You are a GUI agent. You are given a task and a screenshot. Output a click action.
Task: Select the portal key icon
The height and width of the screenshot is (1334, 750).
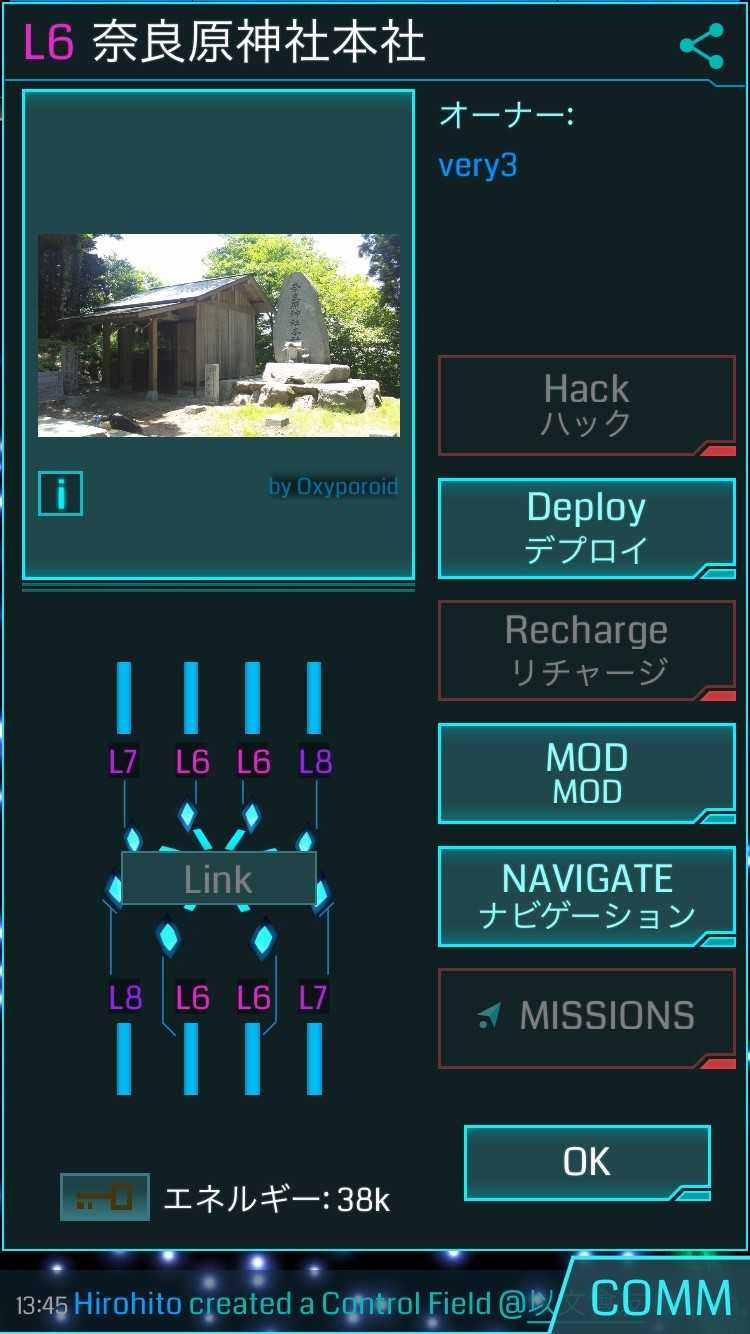104,1197
